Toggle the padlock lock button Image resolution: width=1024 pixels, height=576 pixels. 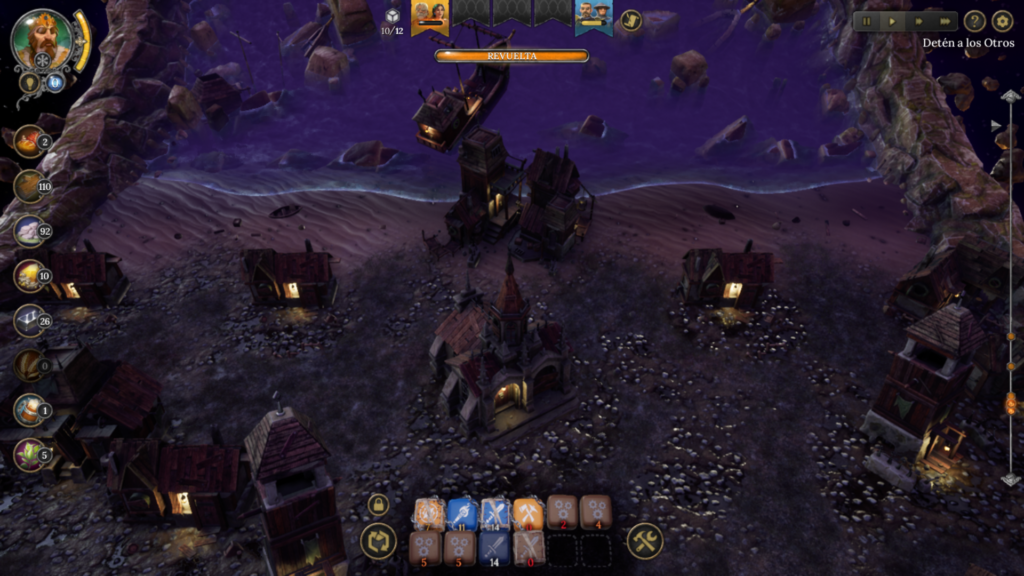coord(378,504)
